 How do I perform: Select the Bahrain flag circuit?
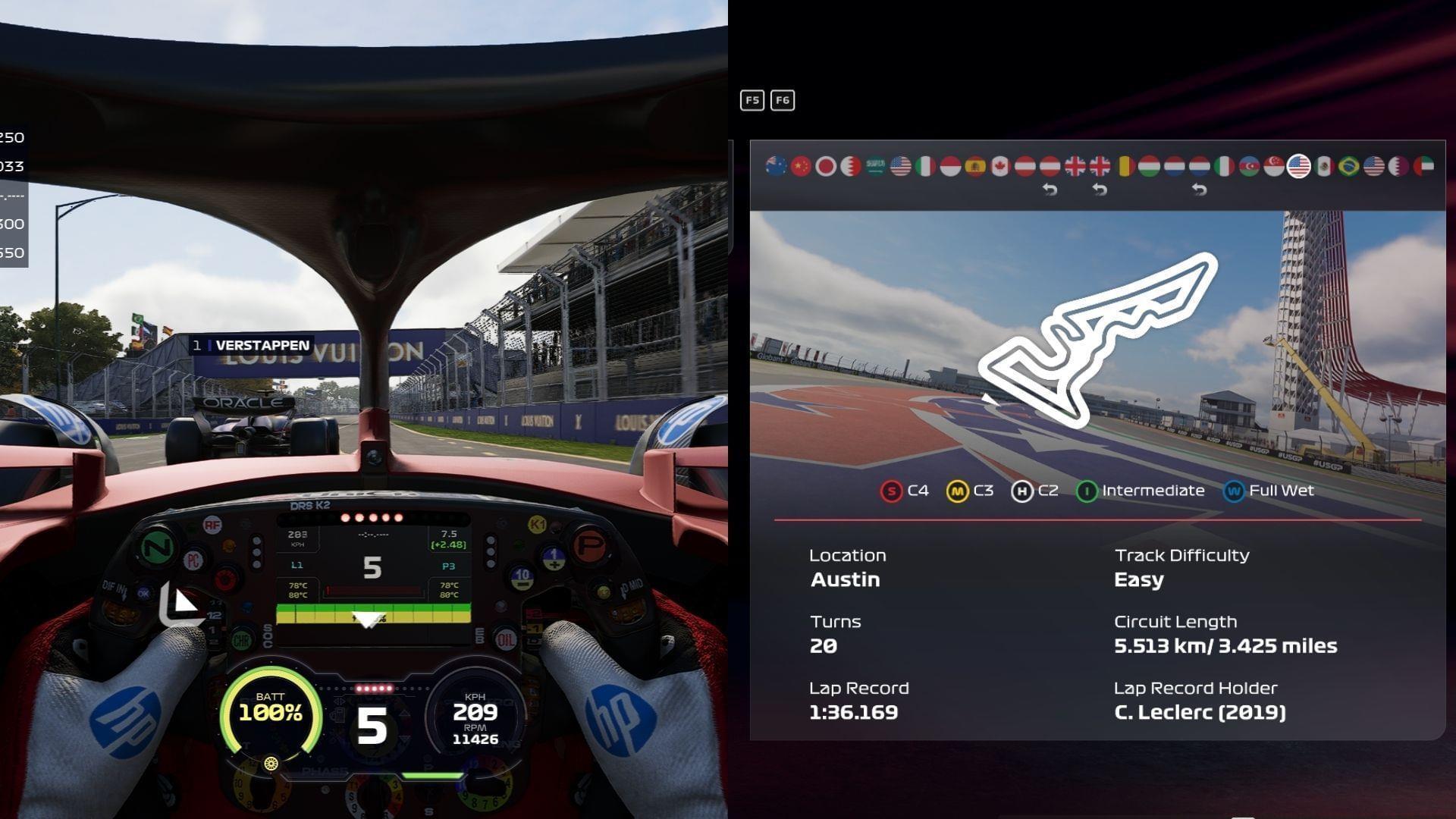pyautogui.click(x=851, y=166)
